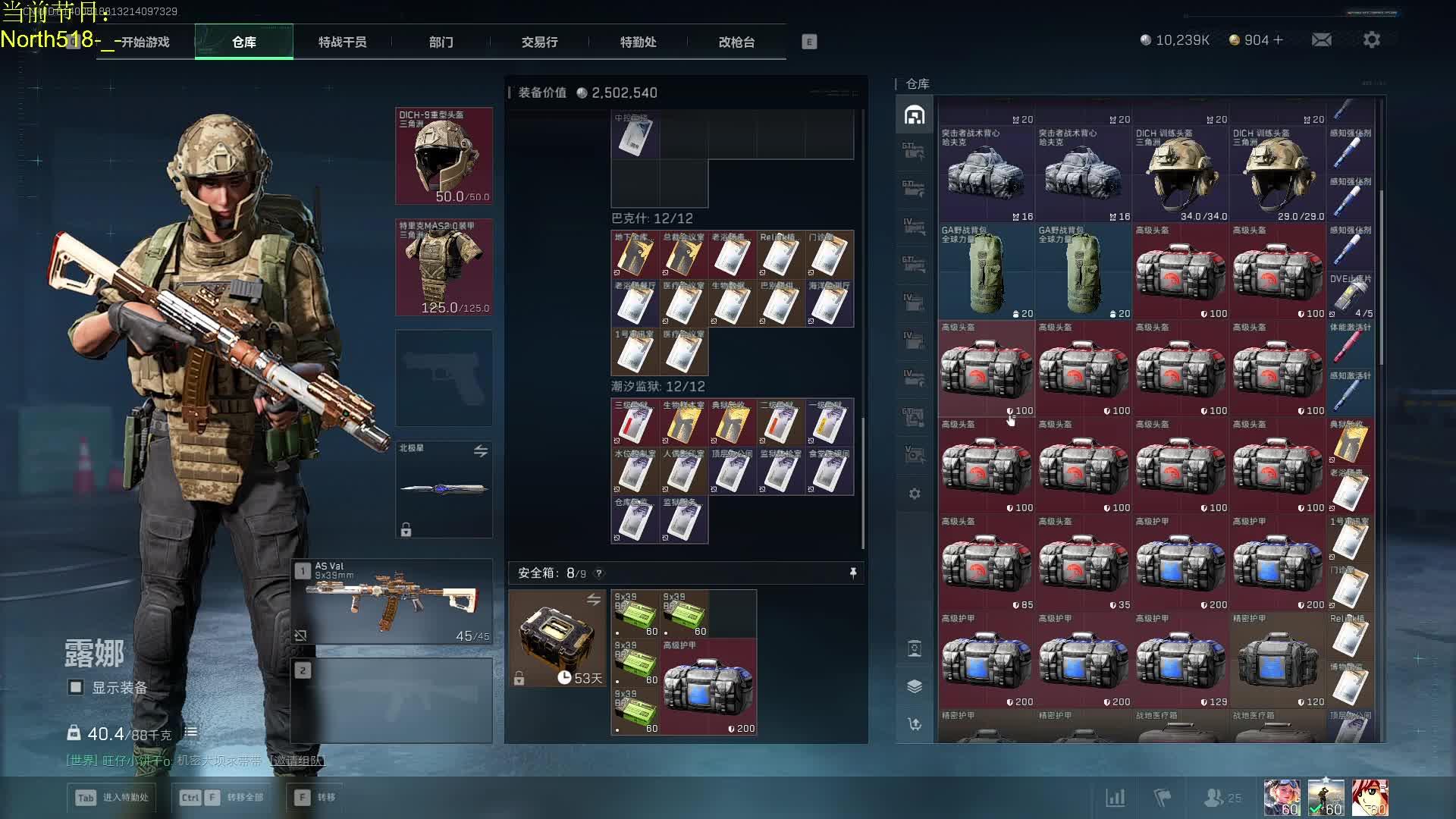The image size is (1456, 819).
Task: Toggle the 显示装备 checkbox
Action: point(76,687)
